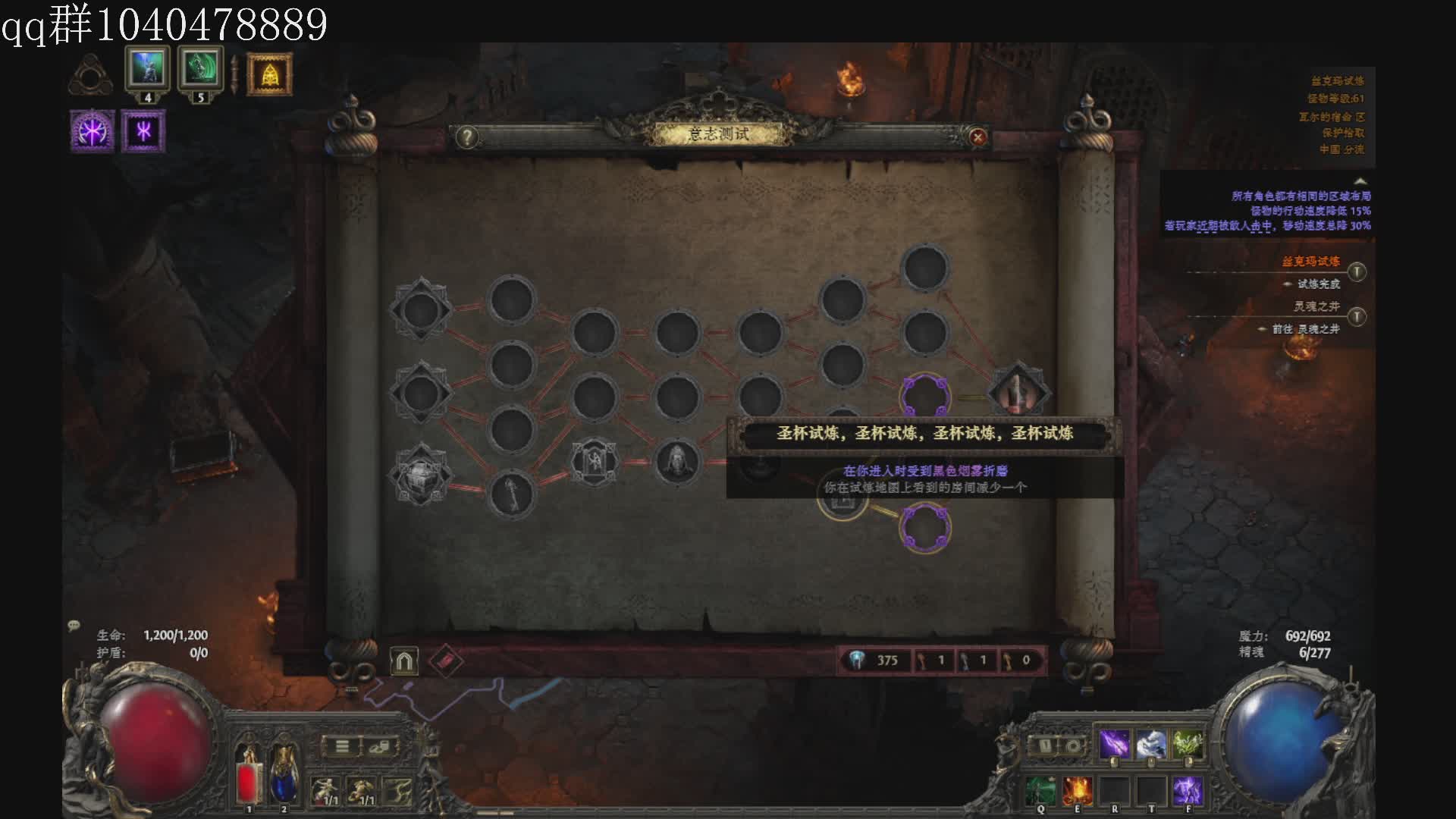Toggle the 塞克玛试炼 quest tracker entry
Screen dimensions: 1456x819
click(x=1357, y=271)
